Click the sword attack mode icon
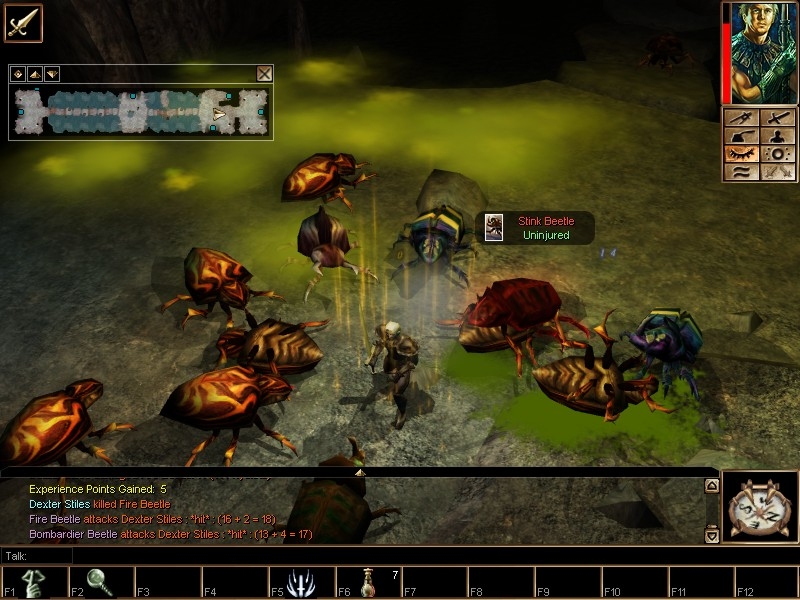 click(23, 23)
